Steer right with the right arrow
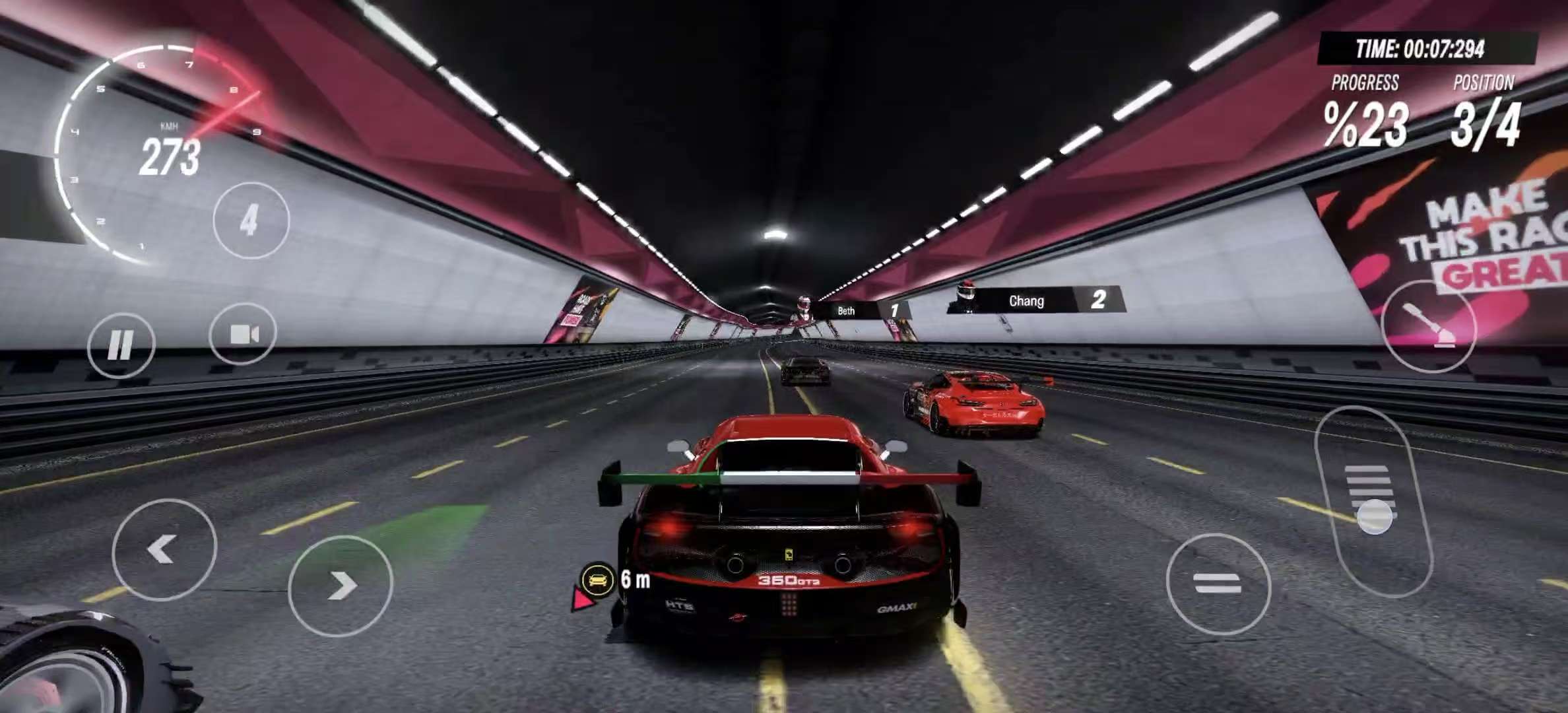This screenshot has height=713, width=1568. click(x=341, y=586)
